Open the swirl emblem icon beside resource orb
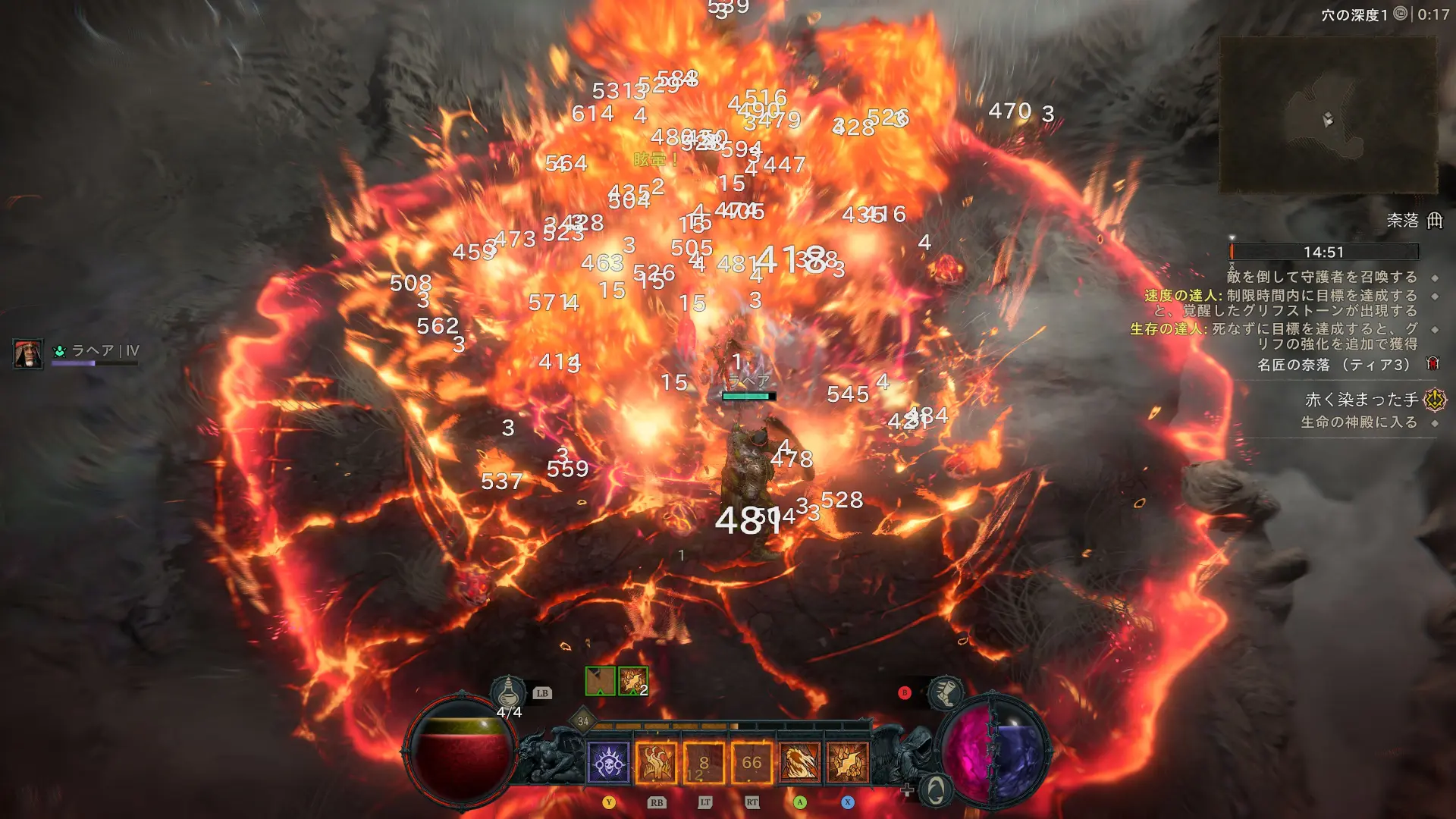The height and width of the screenshot is (819, 1456). coord(936,790)
